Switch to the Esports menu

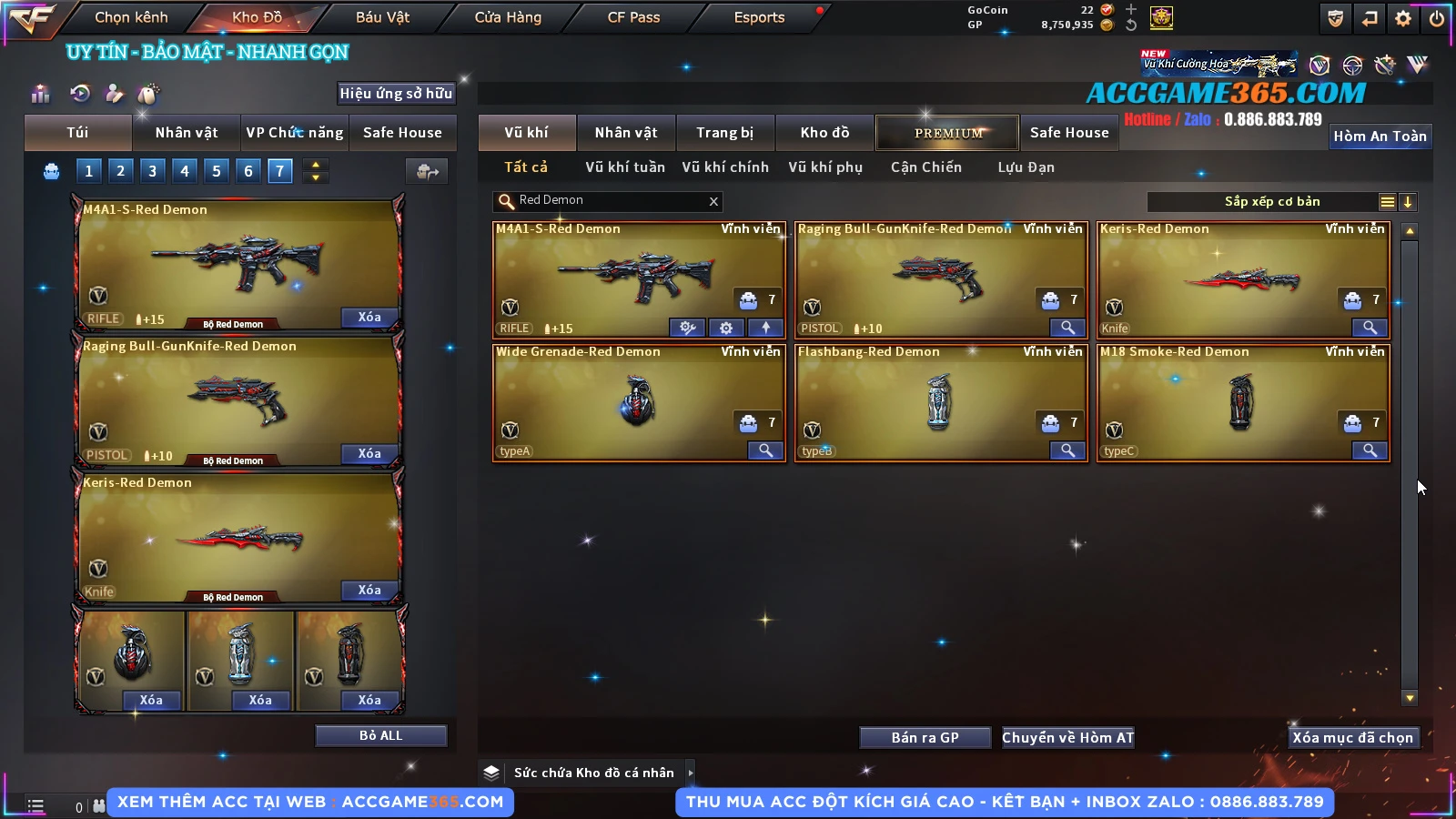tap(759, 17)
